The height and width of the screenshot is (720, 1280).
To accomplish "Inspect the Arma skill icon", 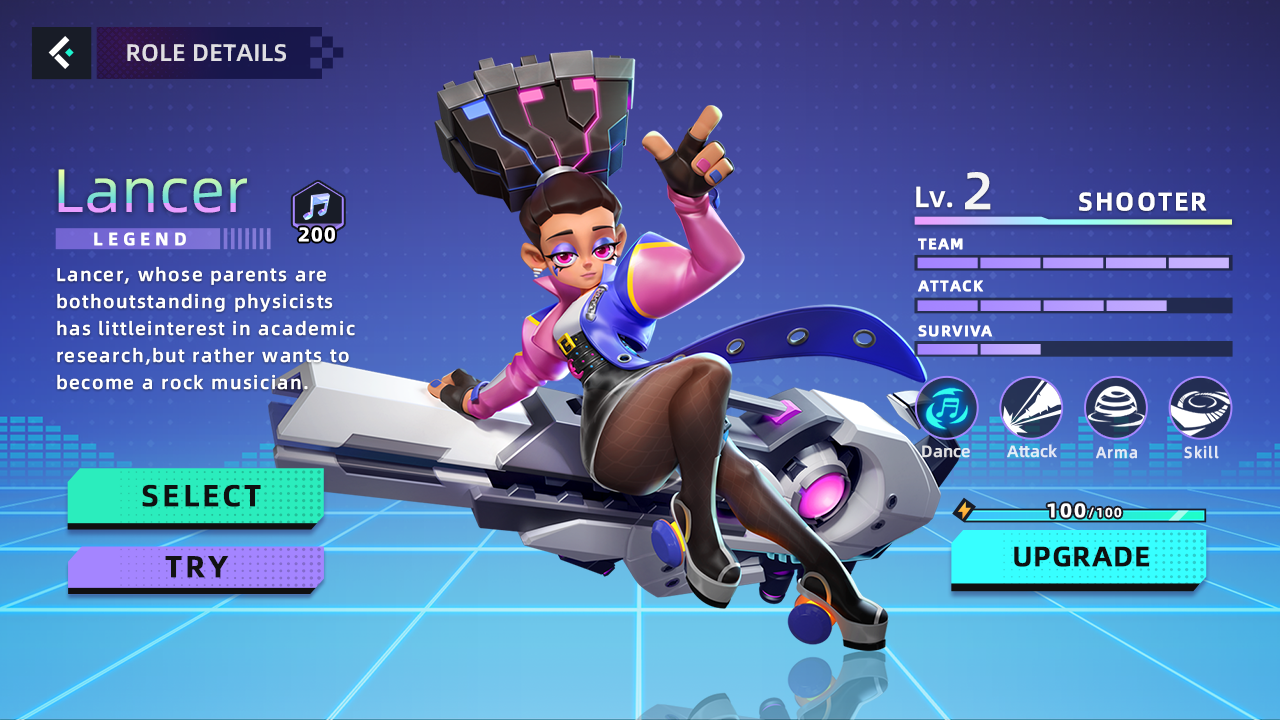I will tap(1116, 408).
